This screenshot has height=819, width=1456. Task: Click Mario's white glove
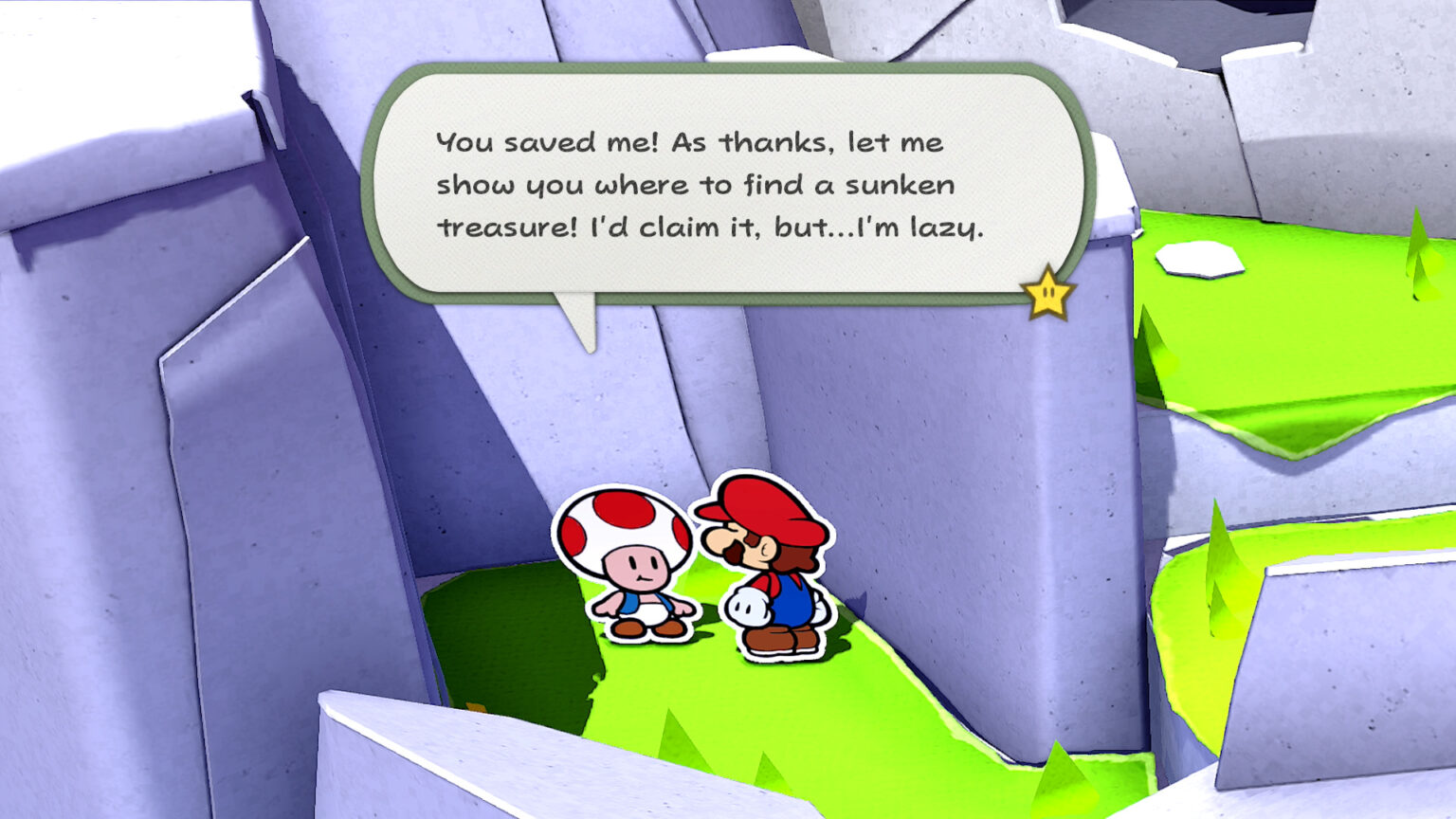[748, 605]
